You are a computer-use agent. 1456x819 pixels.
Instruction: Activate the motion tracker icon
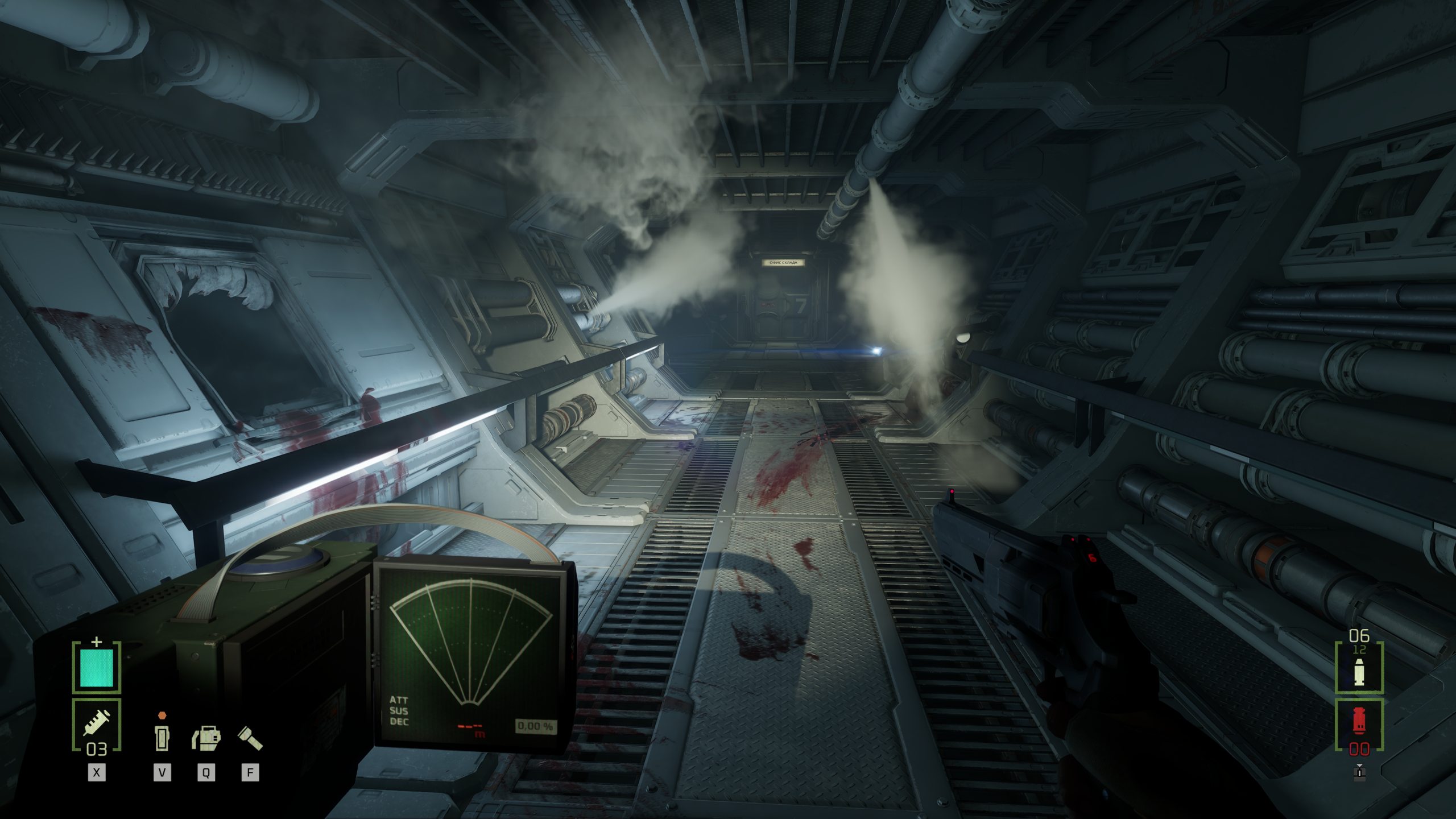pyautogui.click(x=206, y=738)
